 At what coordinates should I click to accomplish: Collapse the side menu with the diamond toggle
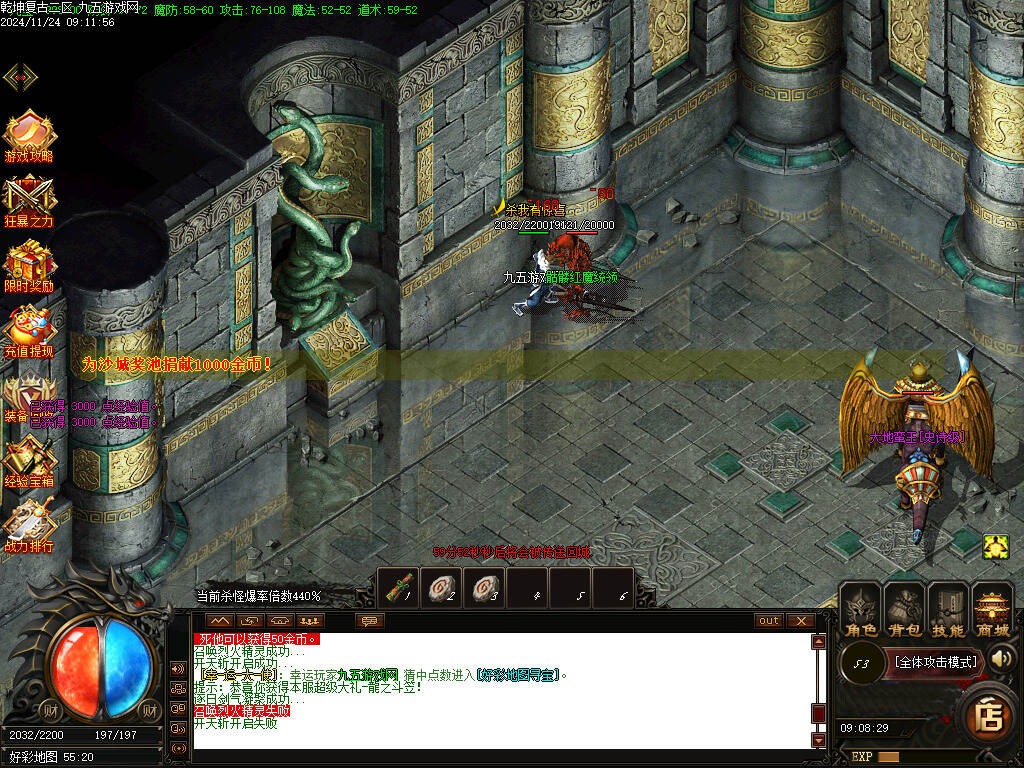pos(20,77)
